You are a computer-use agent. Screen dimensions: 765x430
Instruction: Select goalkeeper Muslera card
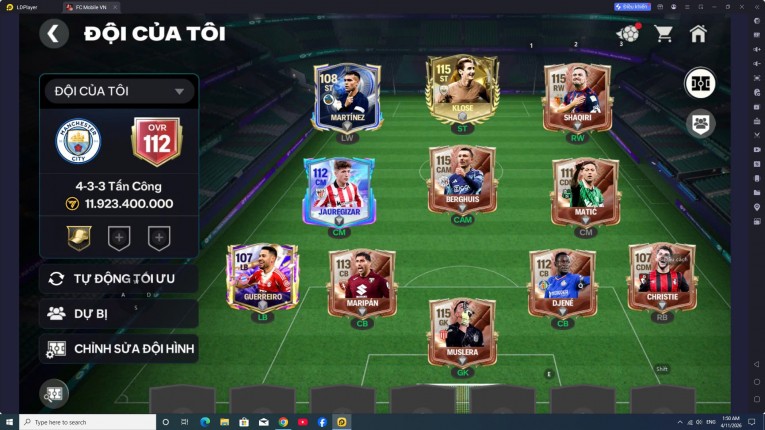pos(462,332)
